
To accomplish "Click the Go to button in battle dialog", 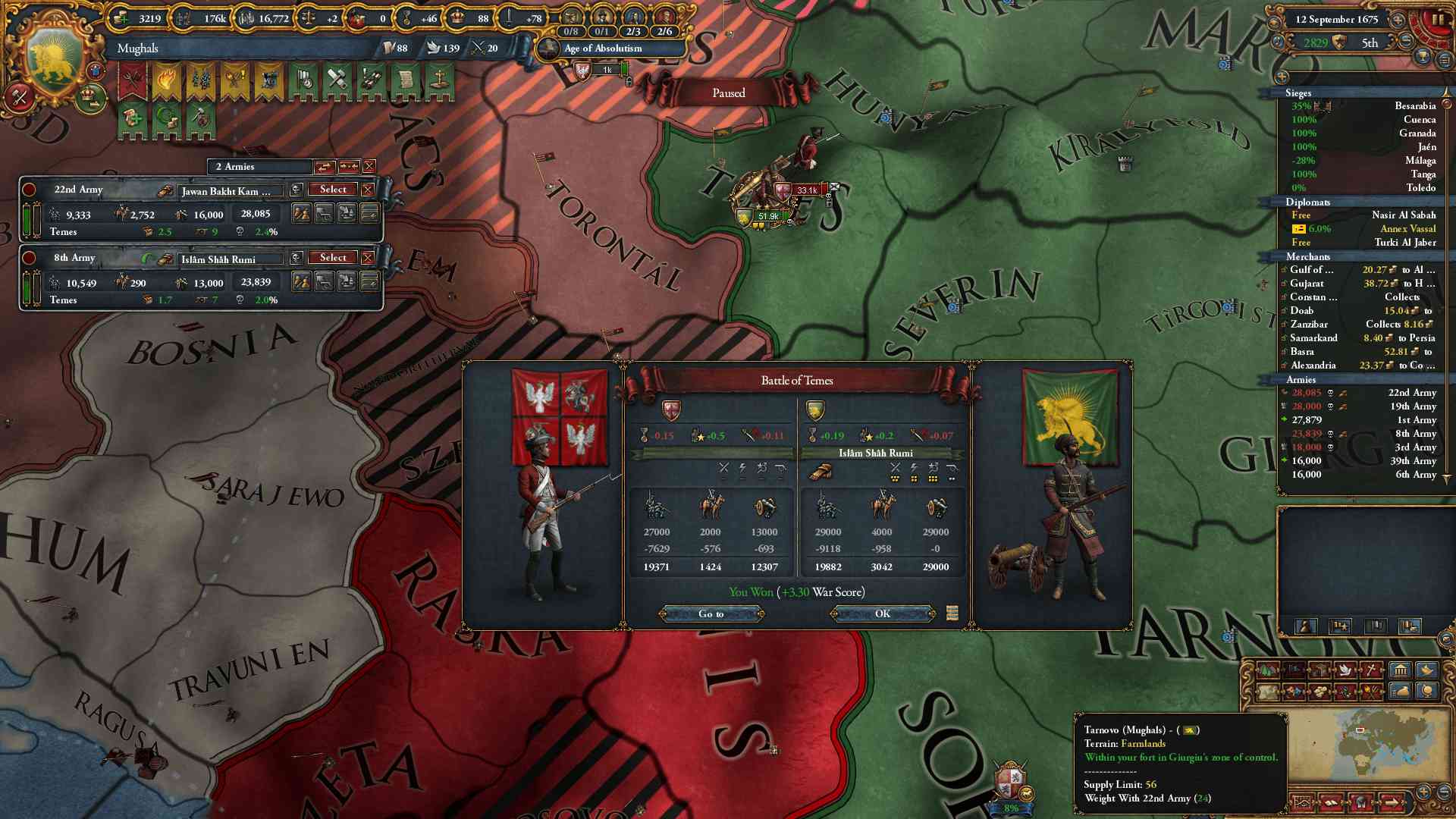I will 711,613.
